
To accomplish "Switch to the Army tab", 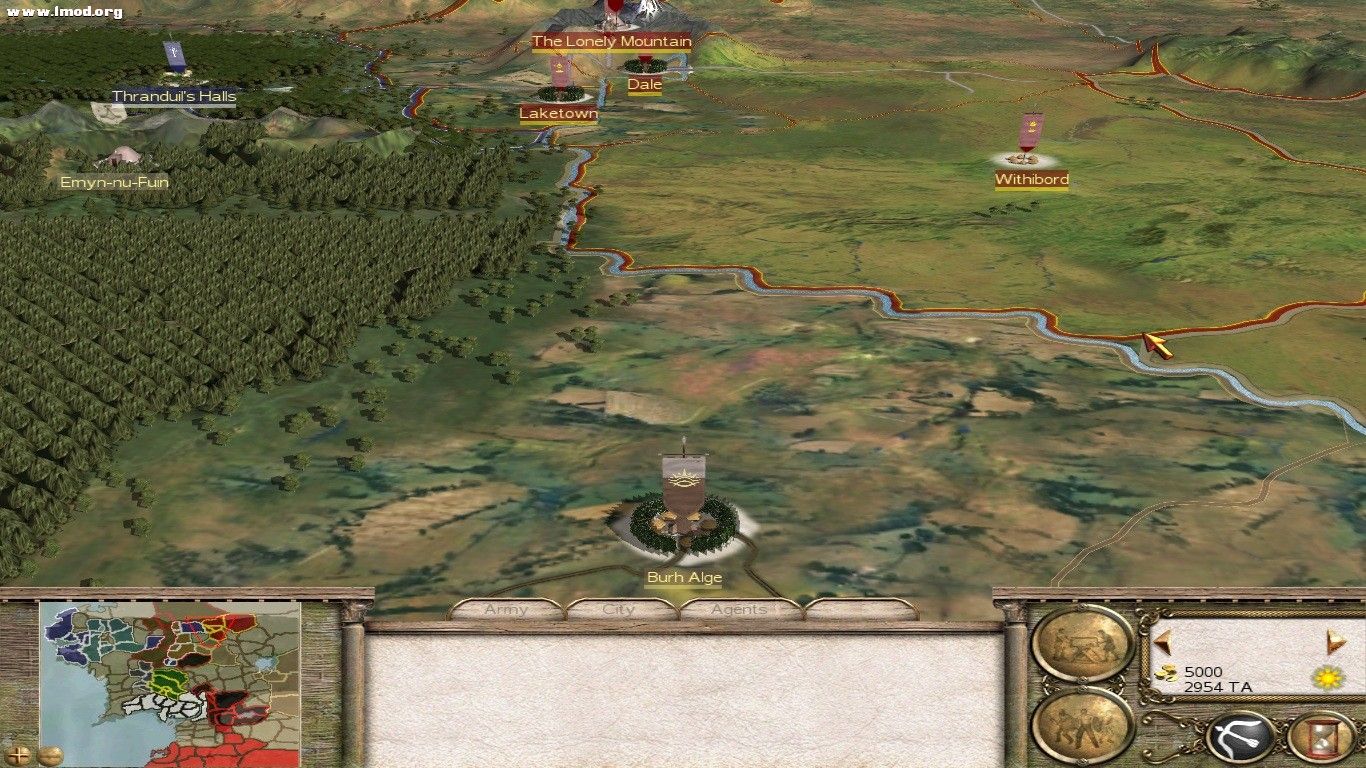I will pyautogui.click(x=505, y=609).
